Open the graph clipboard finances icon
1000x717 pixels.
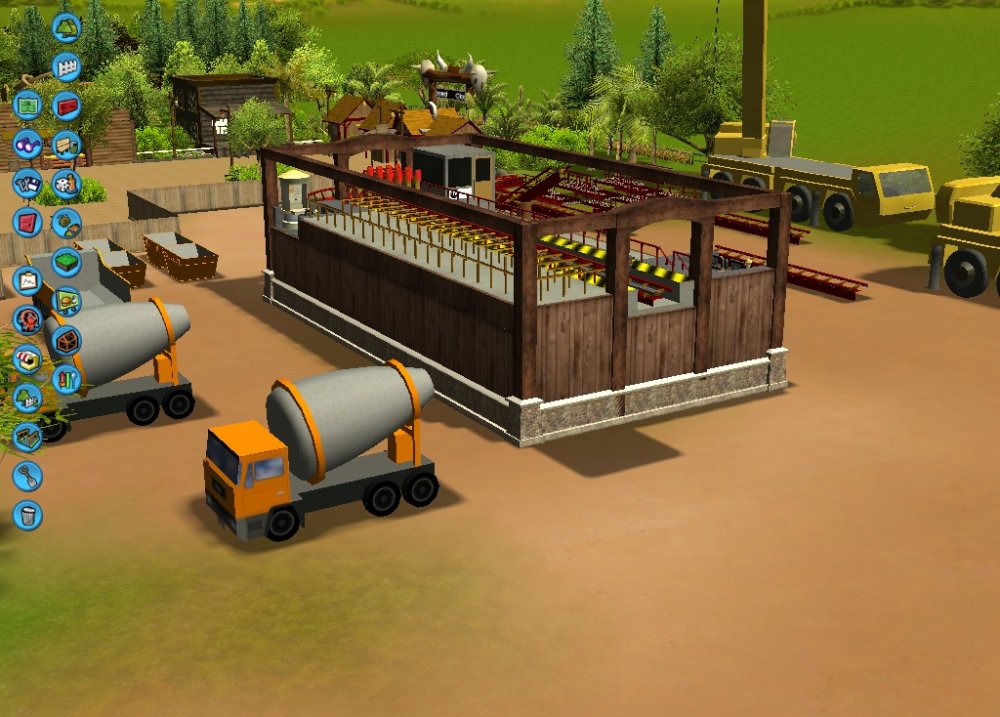coord(27,281)
